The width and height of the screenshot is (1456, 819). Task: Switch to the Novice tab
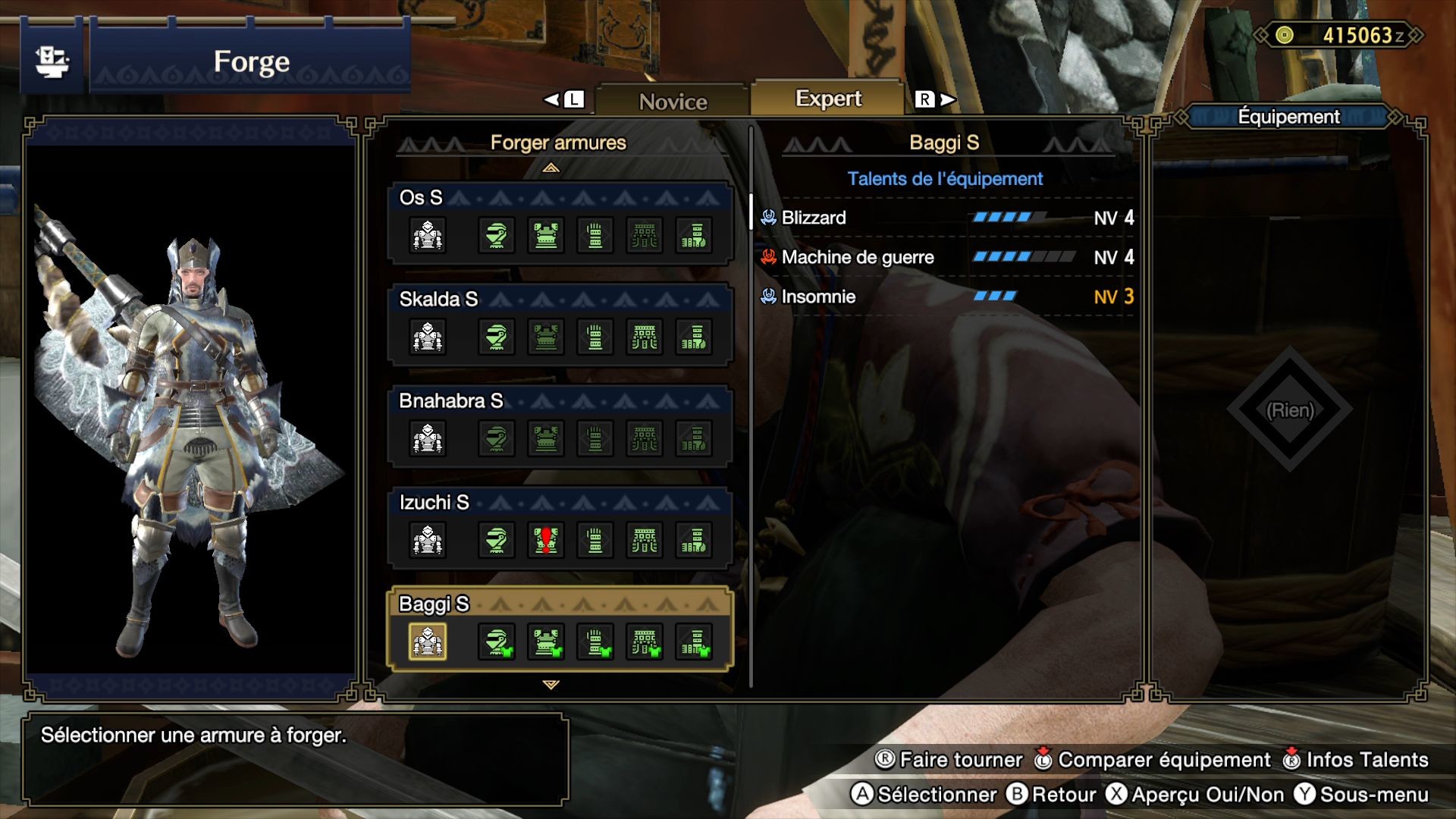(x=672, y=99)
